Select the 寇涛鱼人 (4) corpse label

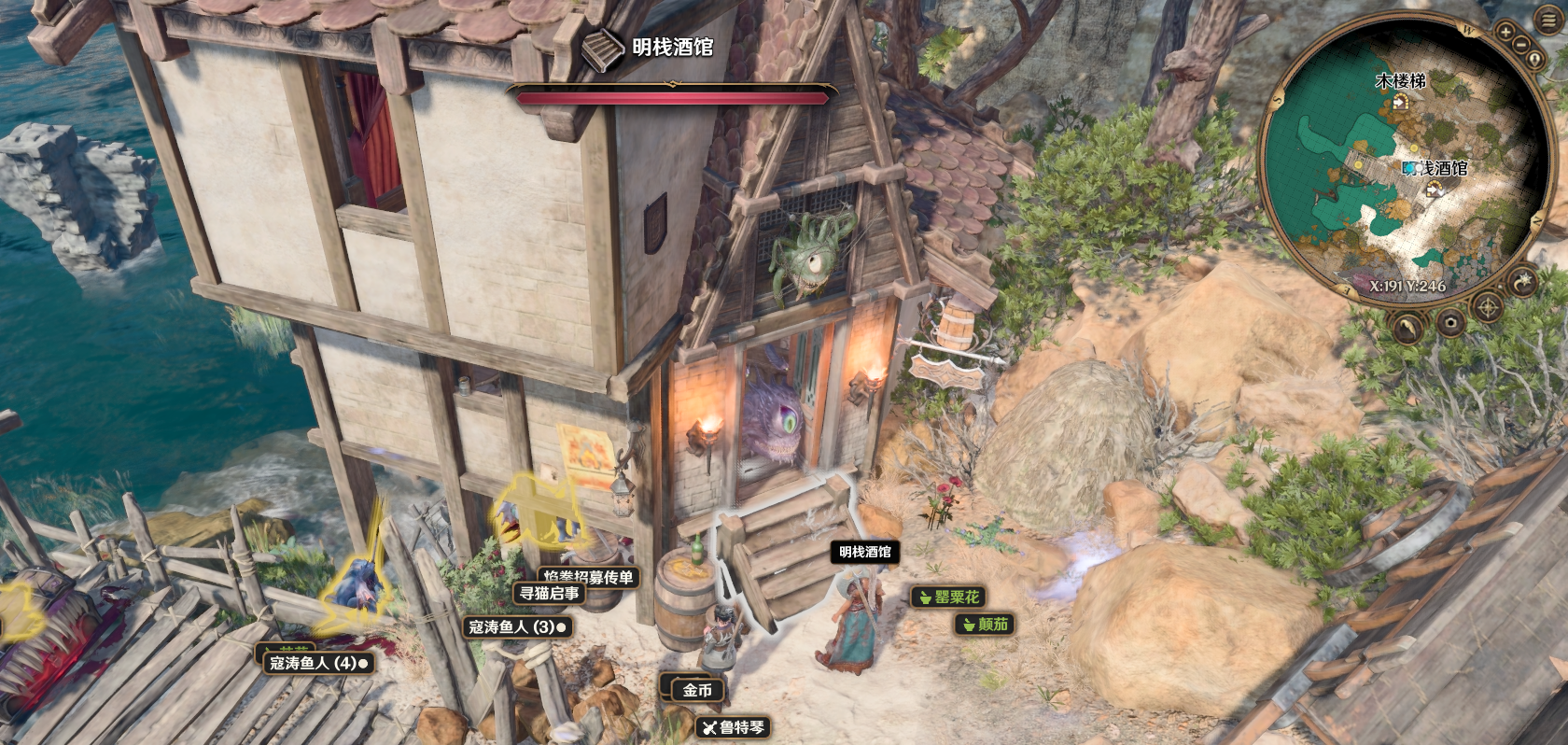(318, 663)
